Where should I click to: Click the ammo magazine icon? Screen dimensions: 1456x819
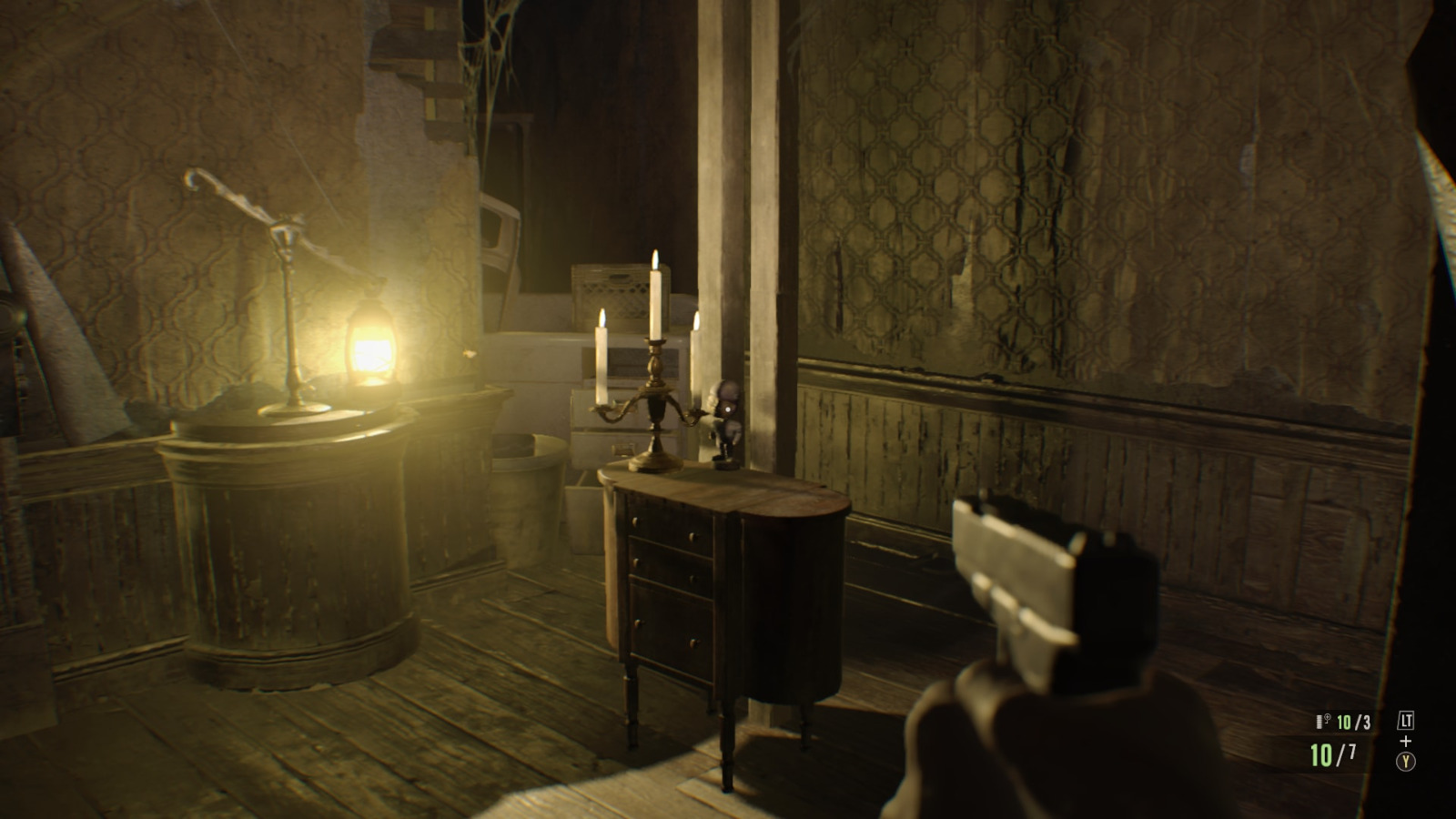(x=1319, y=722)
